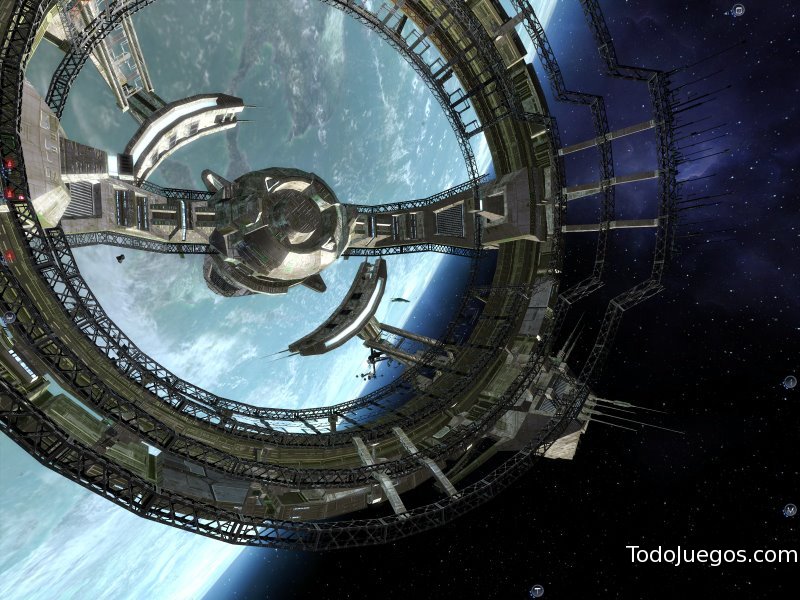
Task: Target the circular T marker
Action: [x=537, y=590]
